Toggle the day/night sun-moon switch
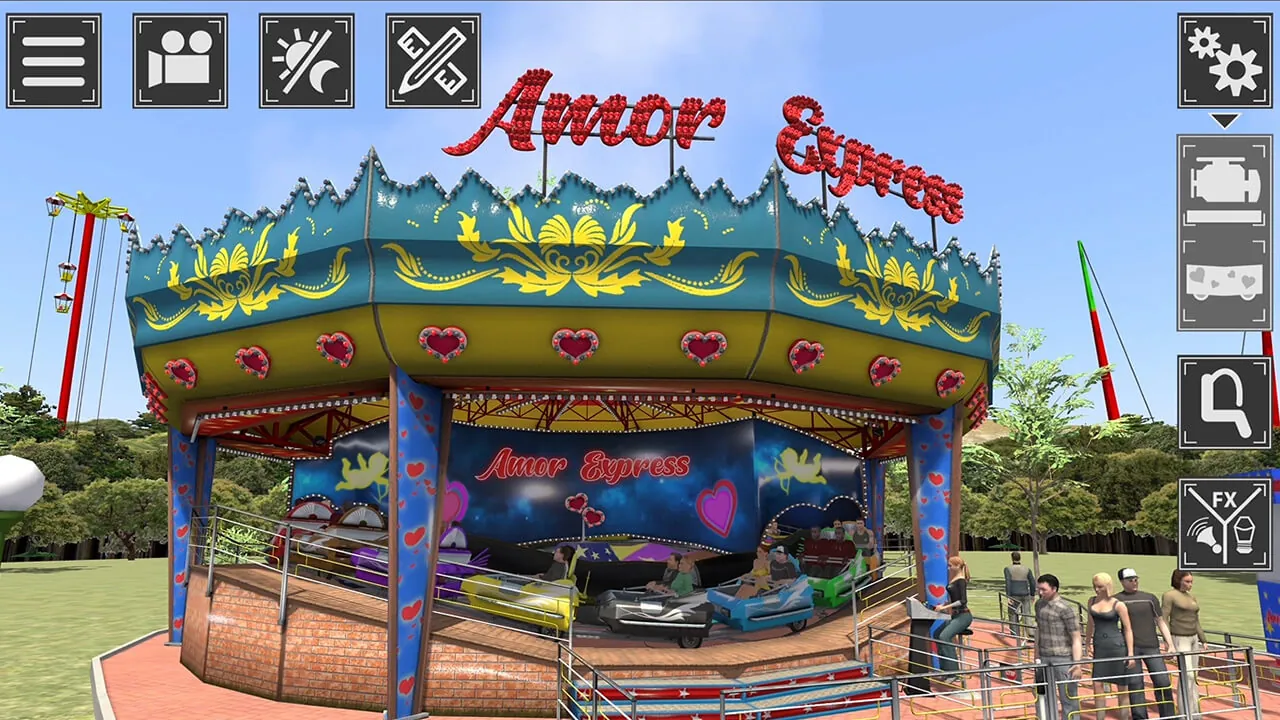The image size is (1280, 720). pyautogui.click(x=306, y=60)
